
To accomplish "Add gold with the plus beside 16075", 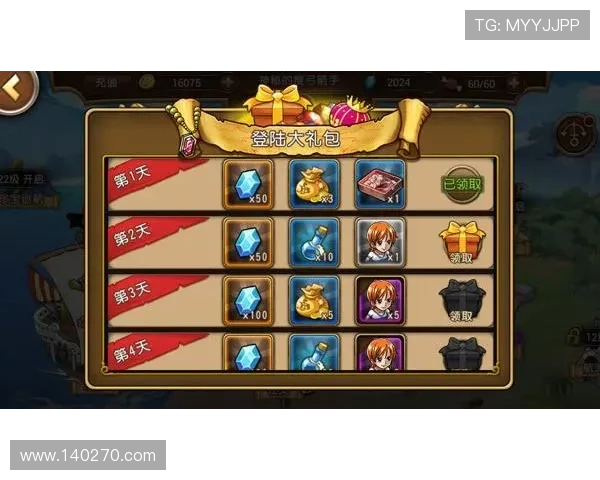I will click(x=227, y=82).
